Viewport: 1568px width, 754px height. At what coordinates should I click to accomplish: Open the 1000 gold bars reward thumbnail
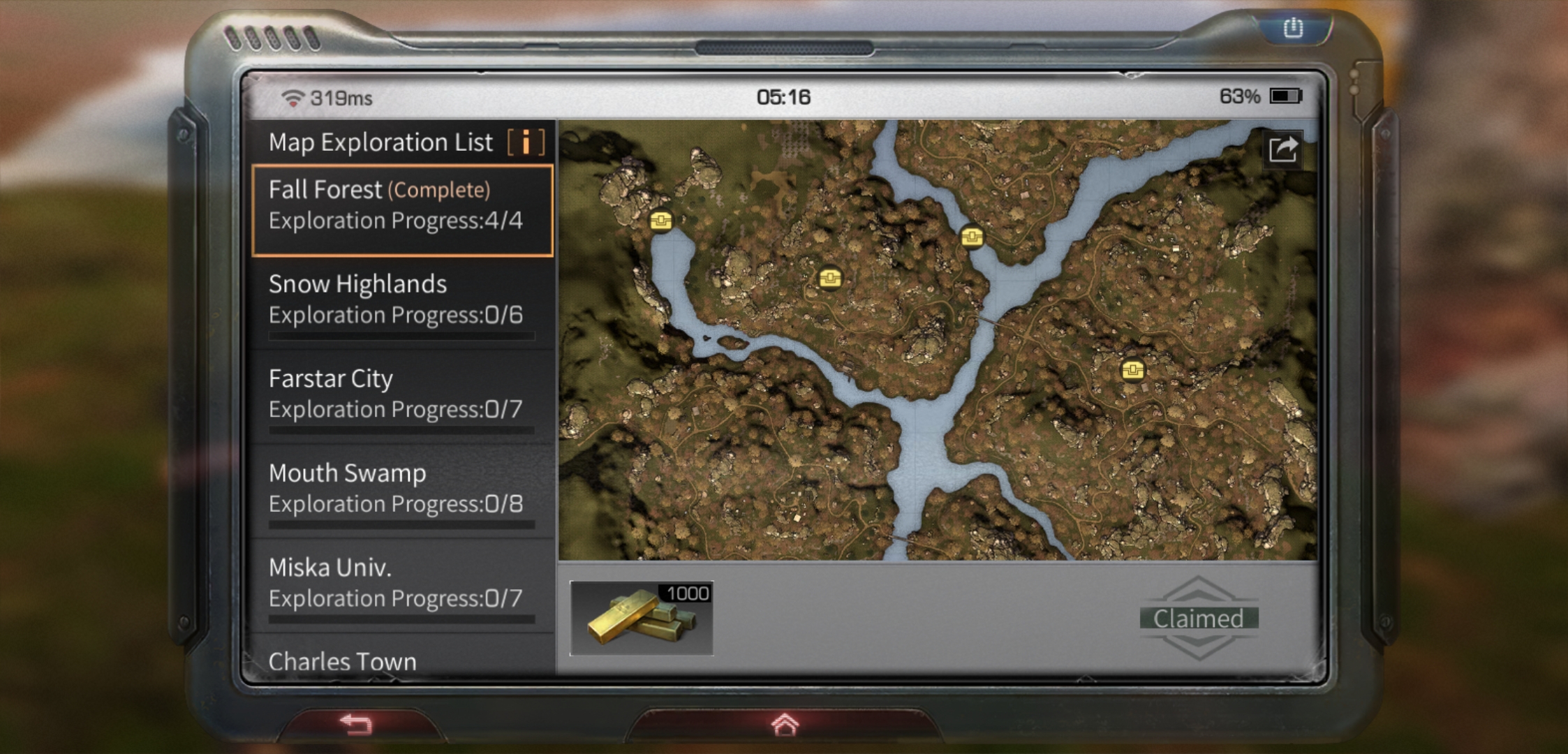(642, 618)
